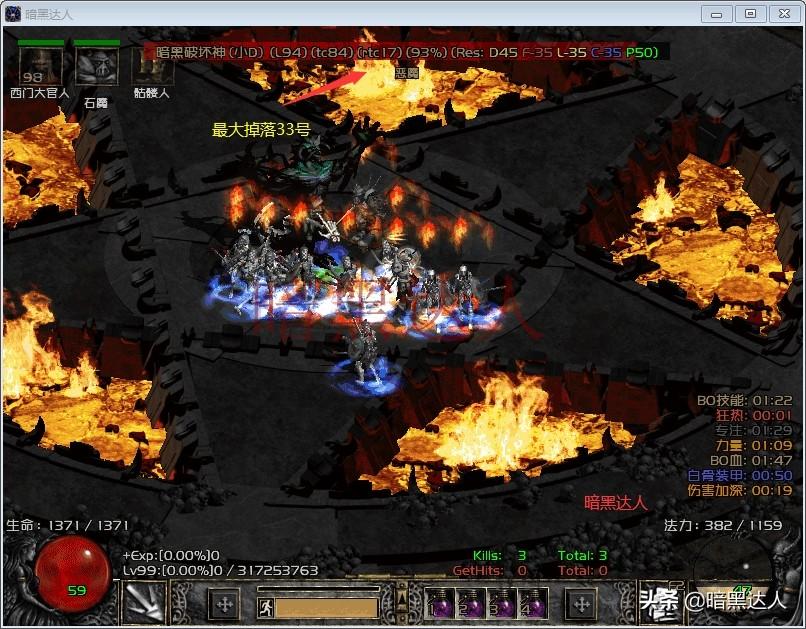Click the 石魔 golem summon portrait

click(x=96, y=67)
